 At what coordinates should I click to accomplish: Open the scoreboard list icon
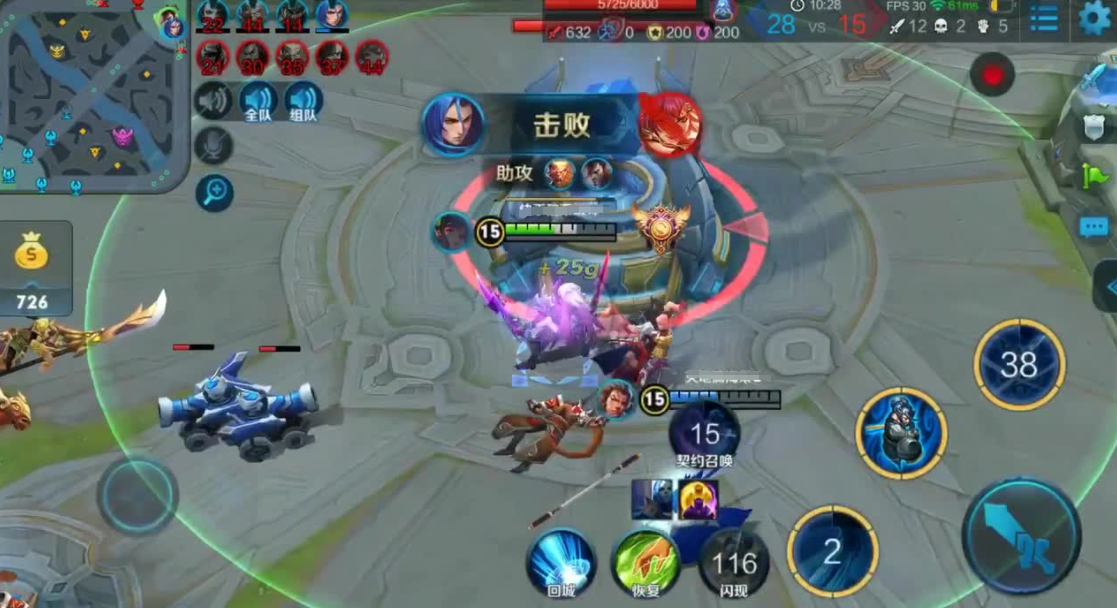(1044, 18)
